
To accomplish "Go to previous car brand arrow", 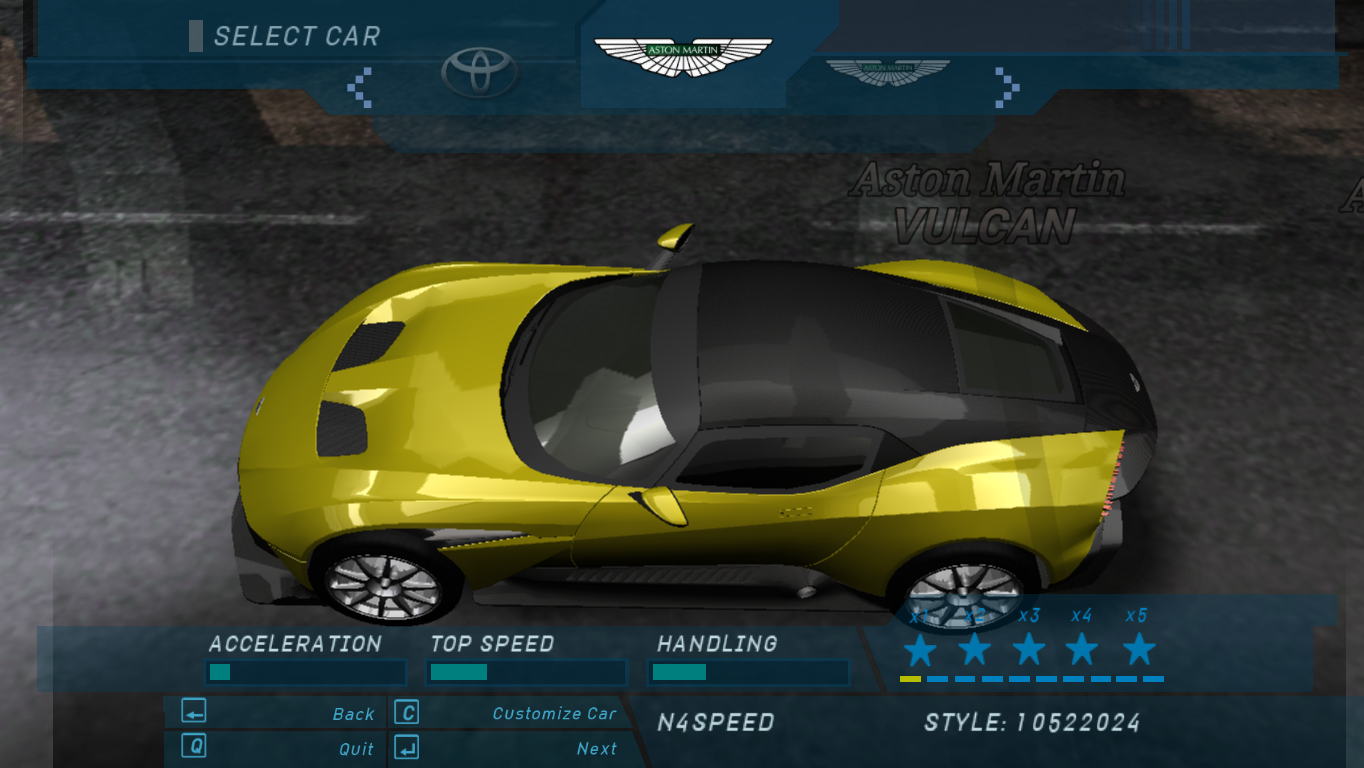I will click(360, 87).
